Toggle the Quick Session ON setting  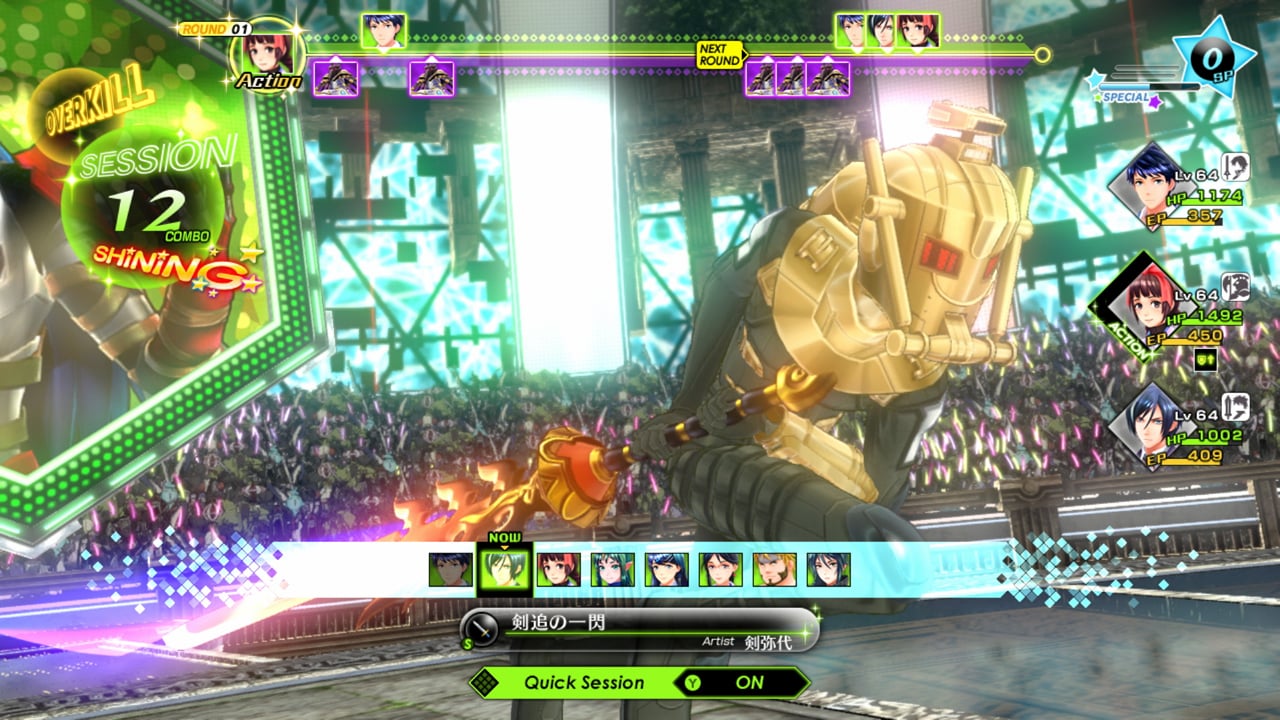pos(742,683)
